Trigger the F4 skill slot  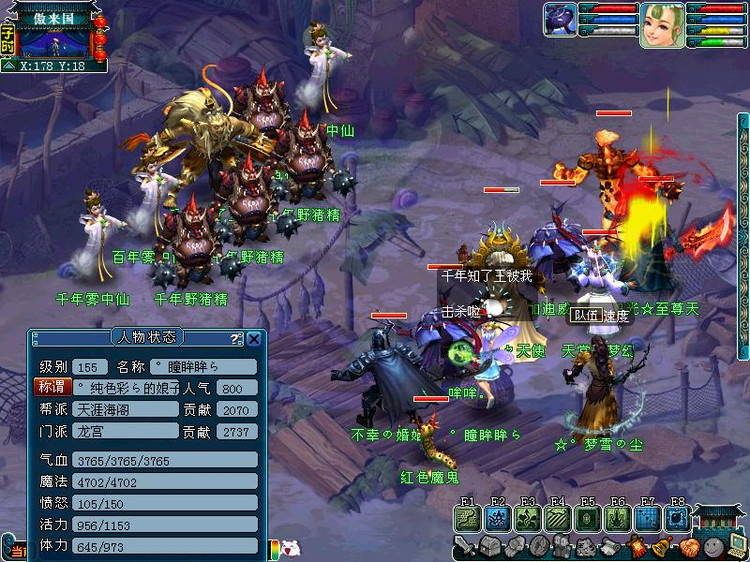pyautogui.click(x=558, y=518)
